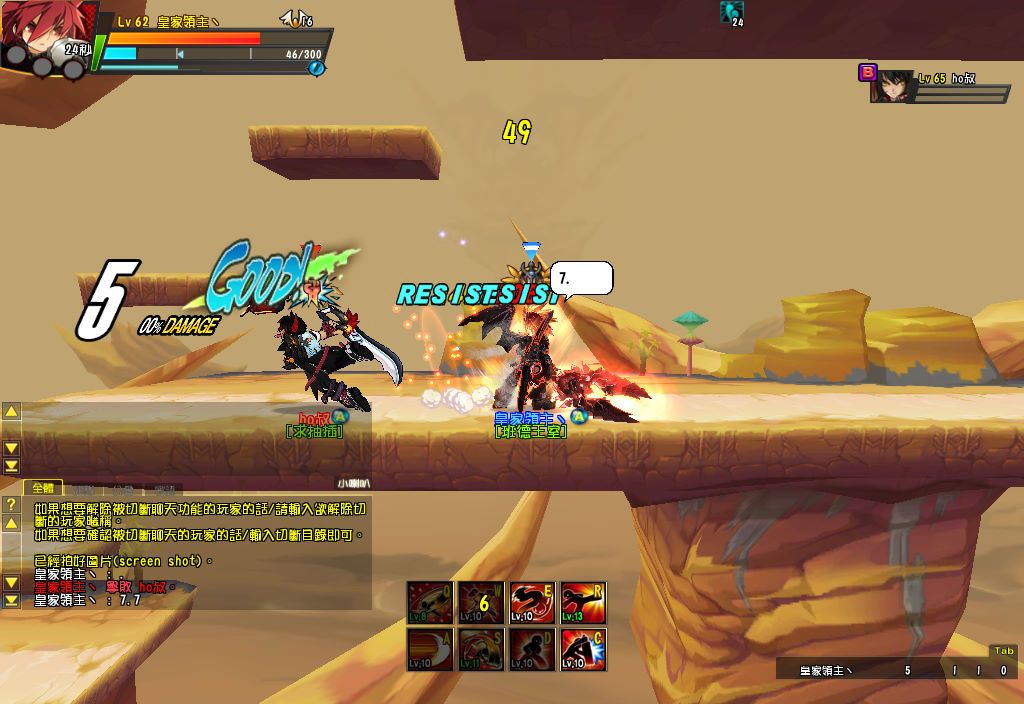Viewport: 1024px width, 704px height.
Task: Click the 小喇叭 megaphone button
Action: [x=353, y=483]
